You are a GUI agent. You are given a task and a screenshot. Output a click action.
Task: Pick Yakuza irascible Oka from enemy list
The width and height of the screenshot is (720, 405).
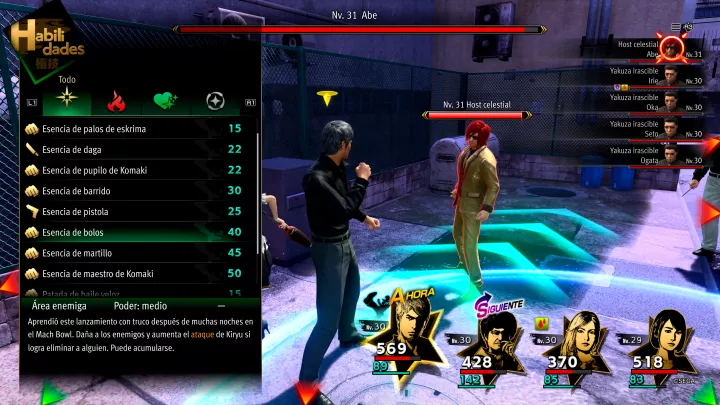tap(660, 102)
